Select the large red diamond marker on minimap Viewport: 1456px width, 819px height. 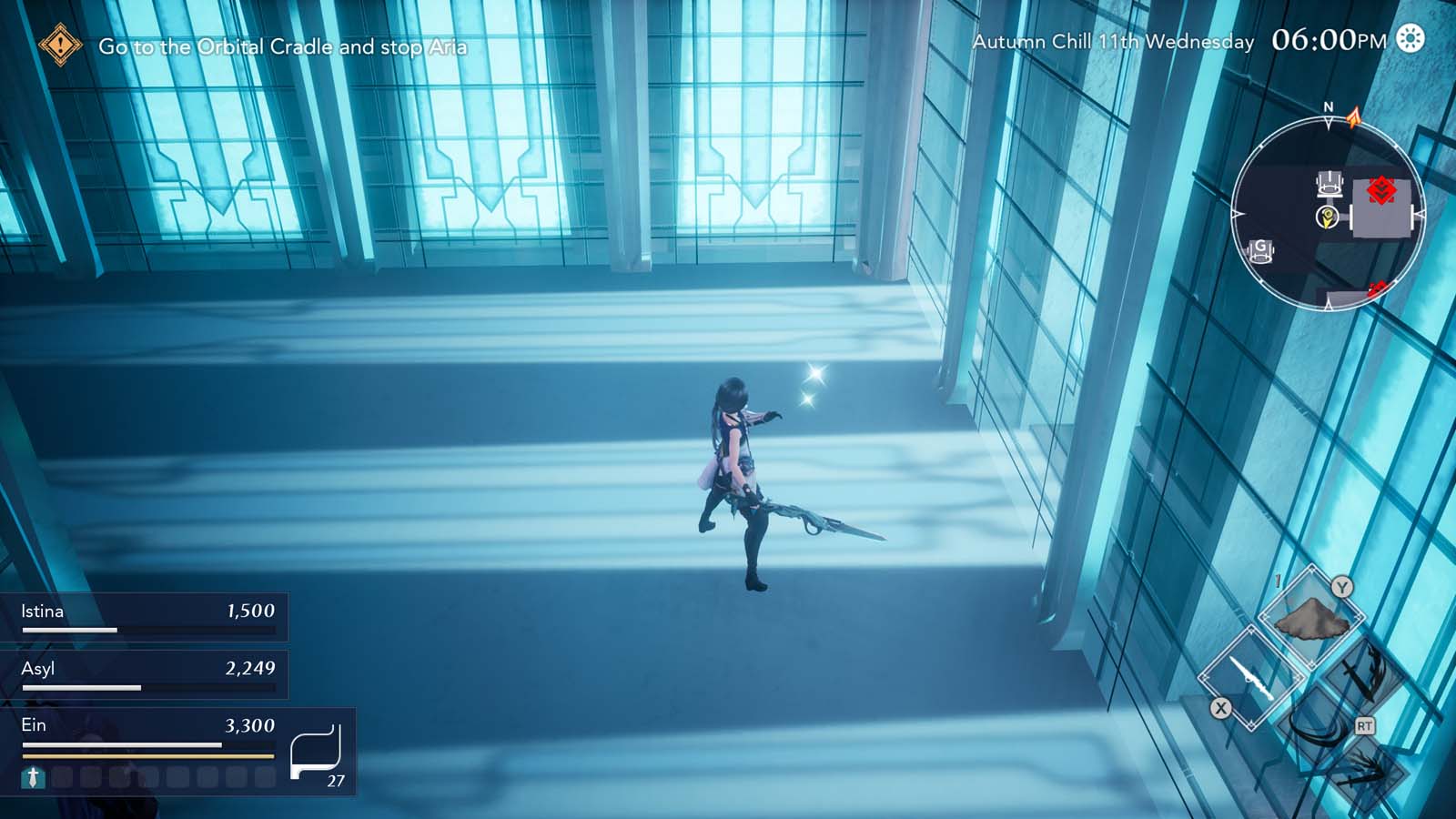(1381, 190)
